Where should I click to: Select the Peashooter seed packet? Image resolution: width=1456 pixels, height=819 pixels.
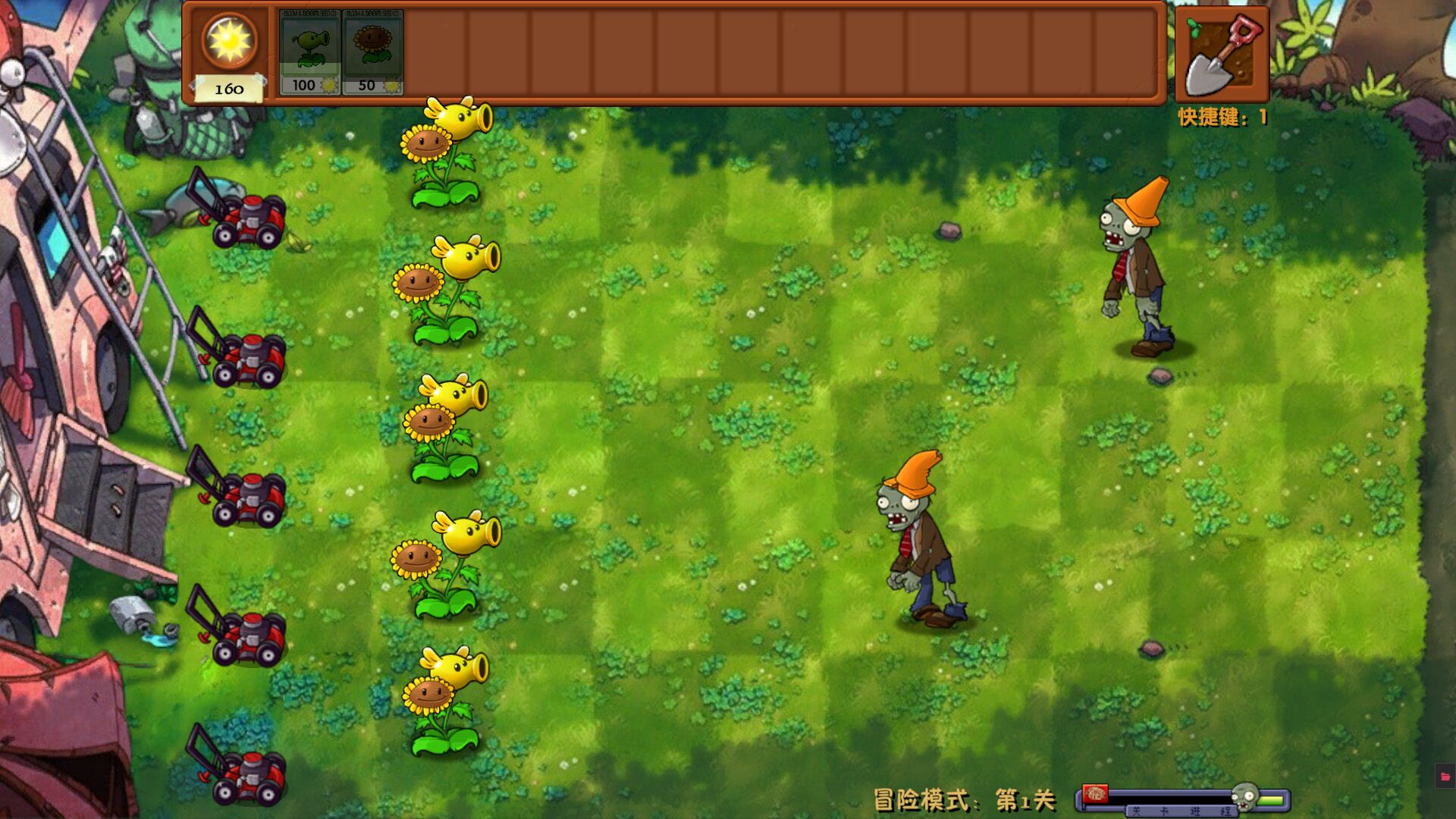click(x=311, y=51)
